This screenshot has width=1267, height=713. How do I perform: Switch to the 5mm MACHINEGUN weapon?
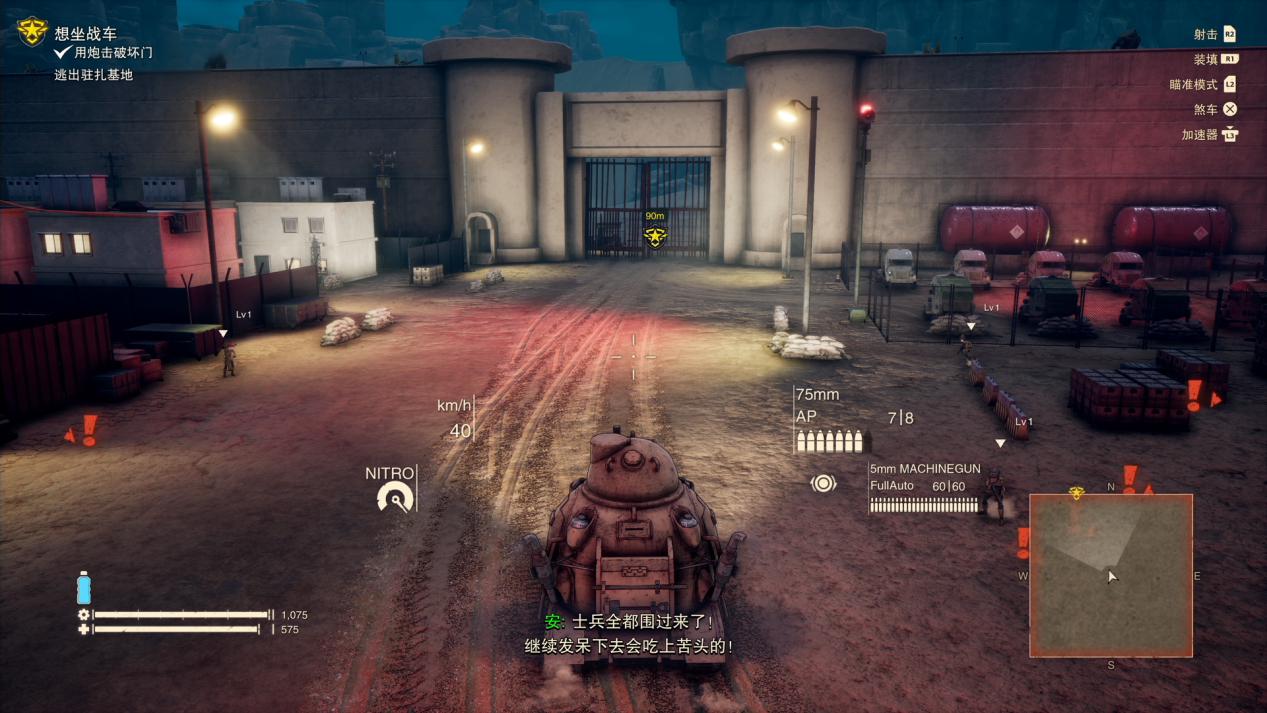(924, 469)
